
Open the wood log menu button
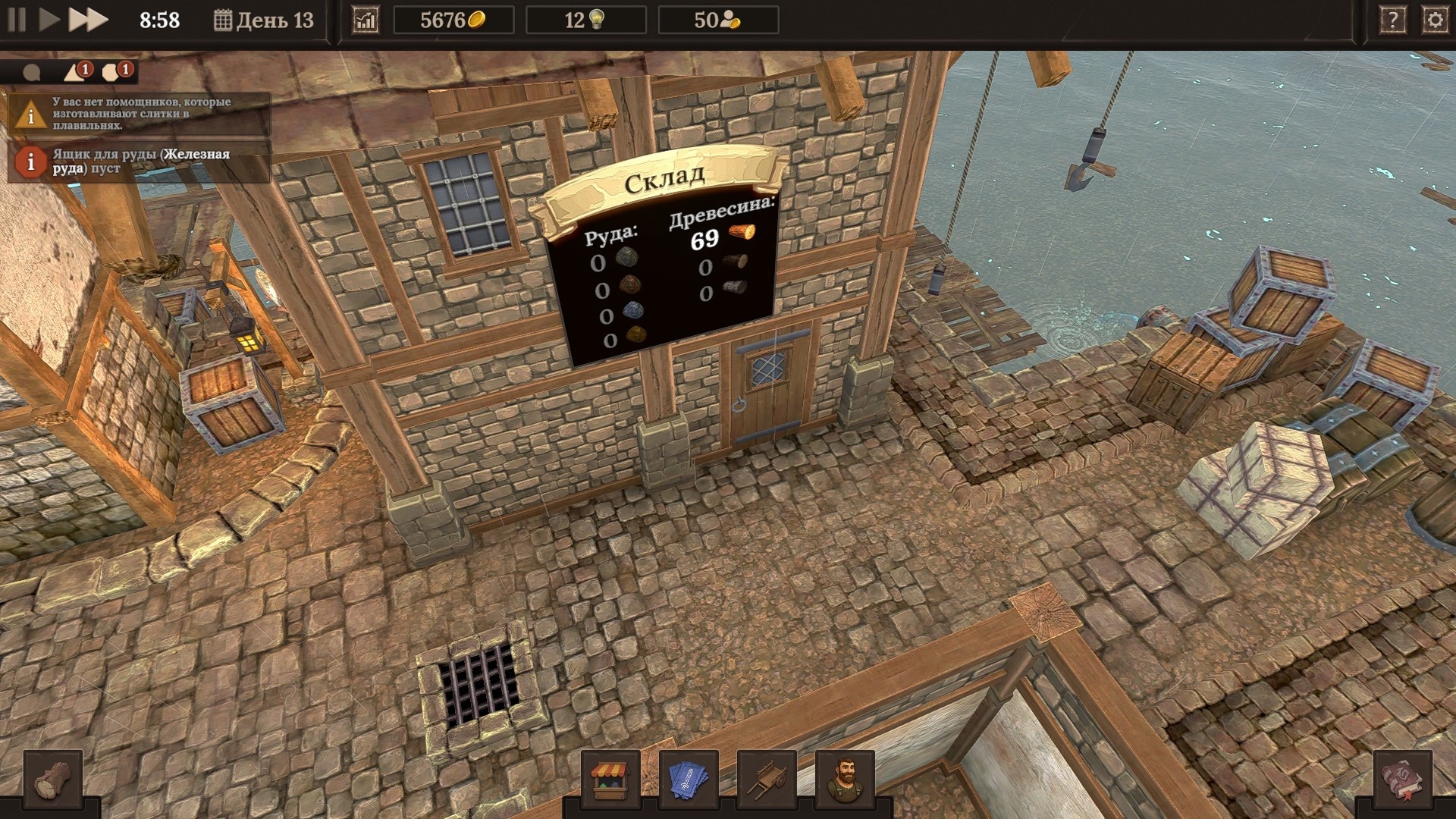pyautogui.click(x=53, y=780)
